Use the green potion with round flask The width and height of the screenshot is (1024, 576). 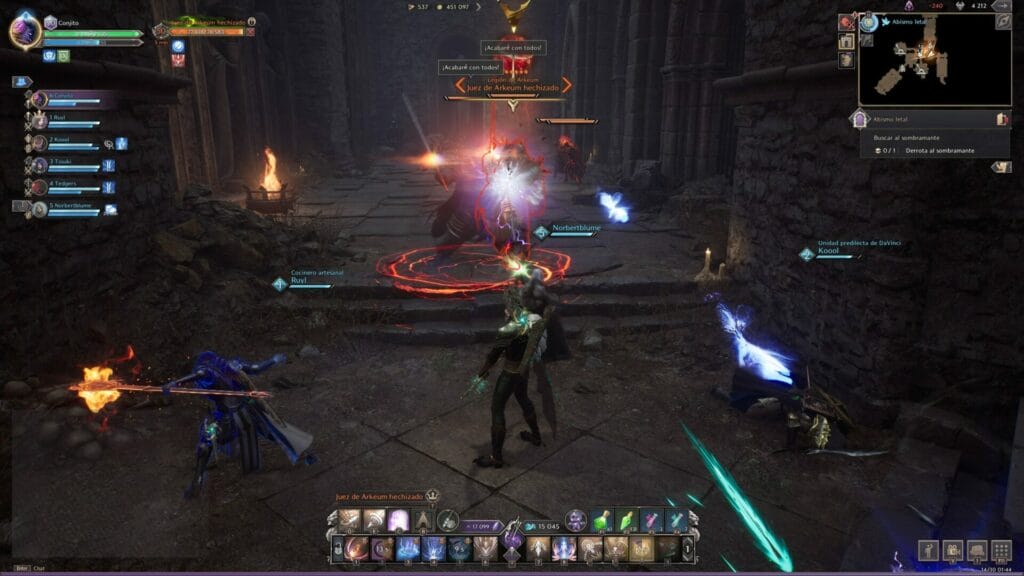pos(602,520)
